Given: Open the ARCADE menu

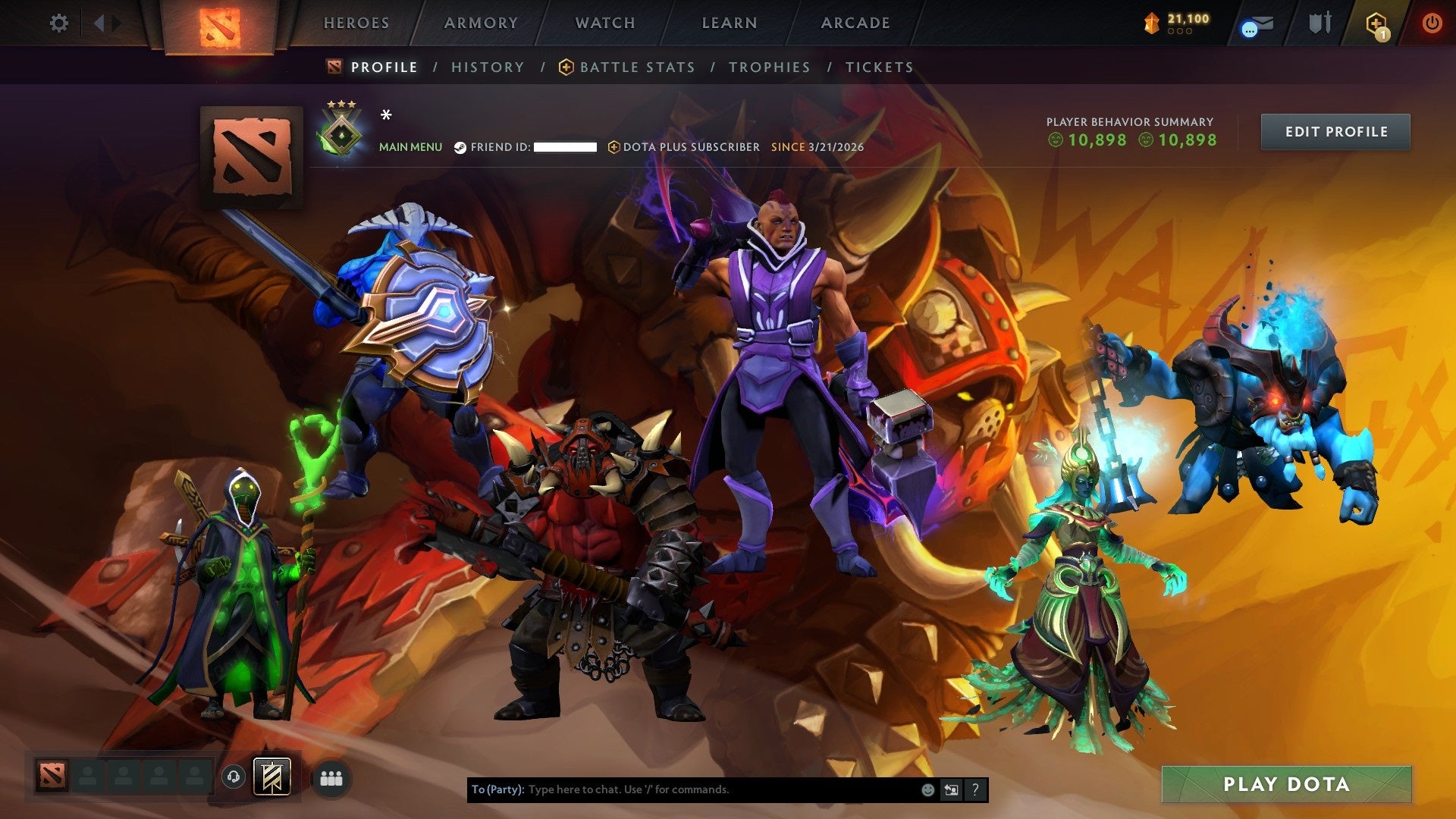Looking at the screenshot, I should coord(855,23).
